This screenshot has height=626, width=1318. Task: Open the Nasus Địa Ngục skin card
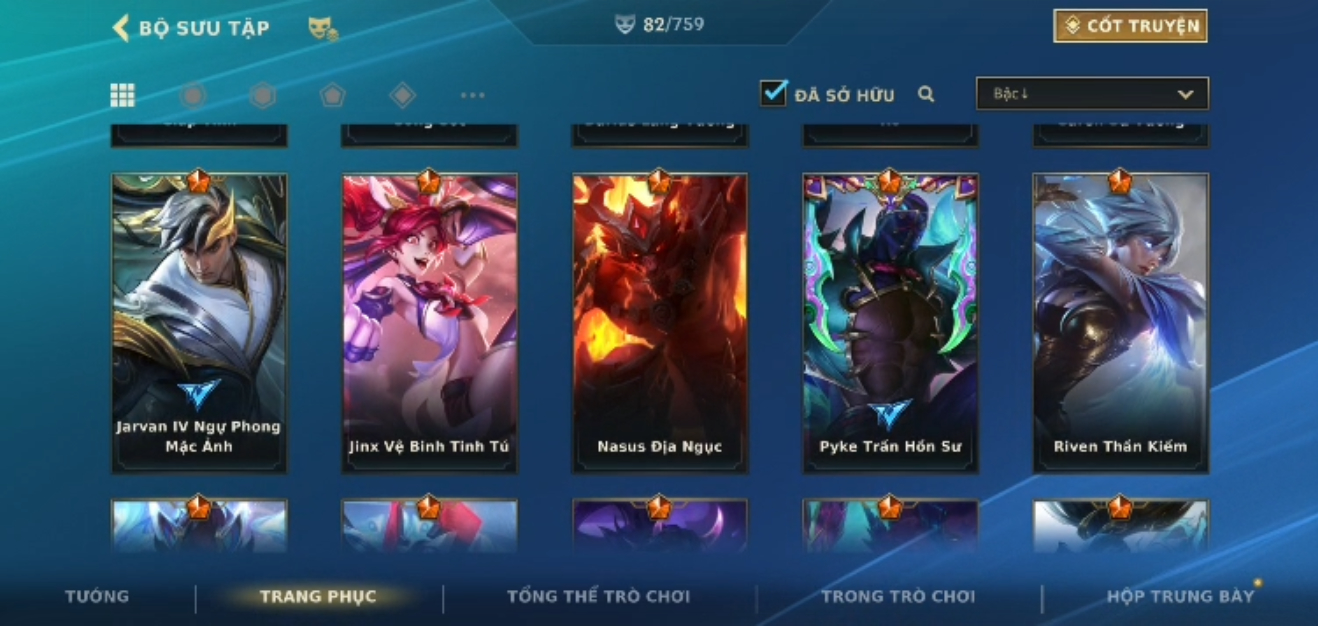click(659, 322)
